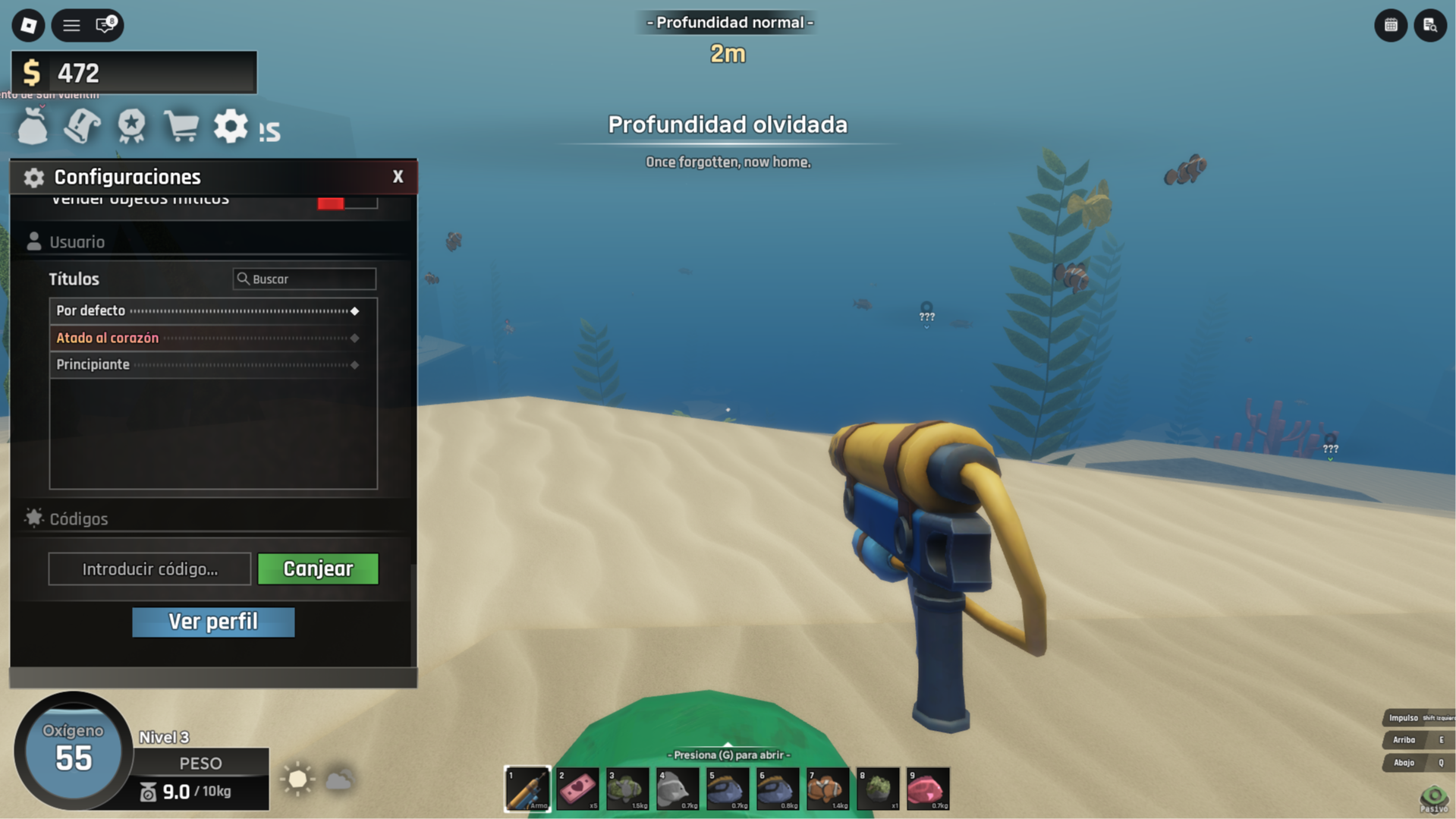
Task: Select the pink fish in slot nine
Action: [x=928, y=789]
